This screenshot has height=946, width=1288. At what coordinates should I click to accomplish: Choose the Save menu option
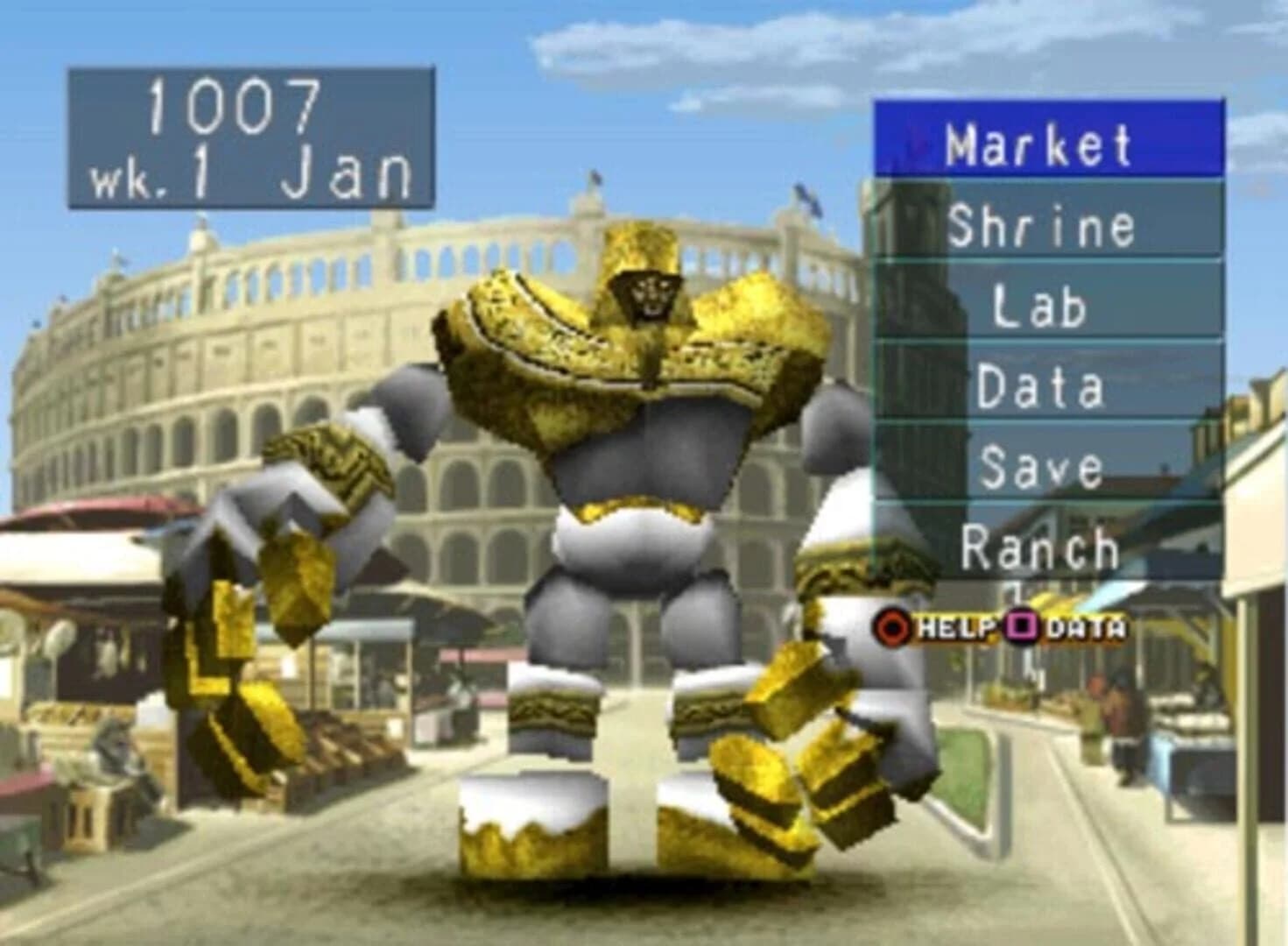pos(1042,466)
